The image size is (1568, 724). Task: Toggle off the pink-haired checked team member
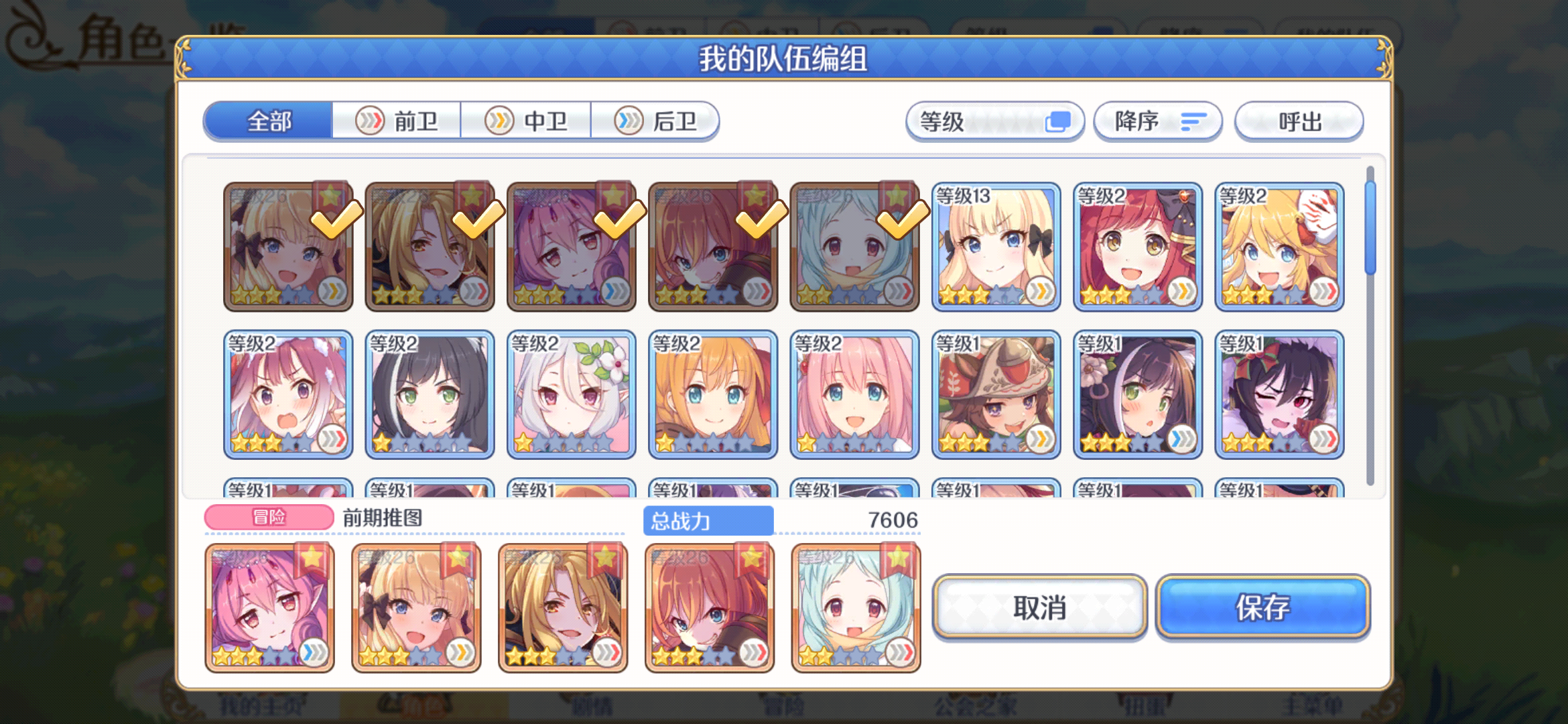pos(570,245)
